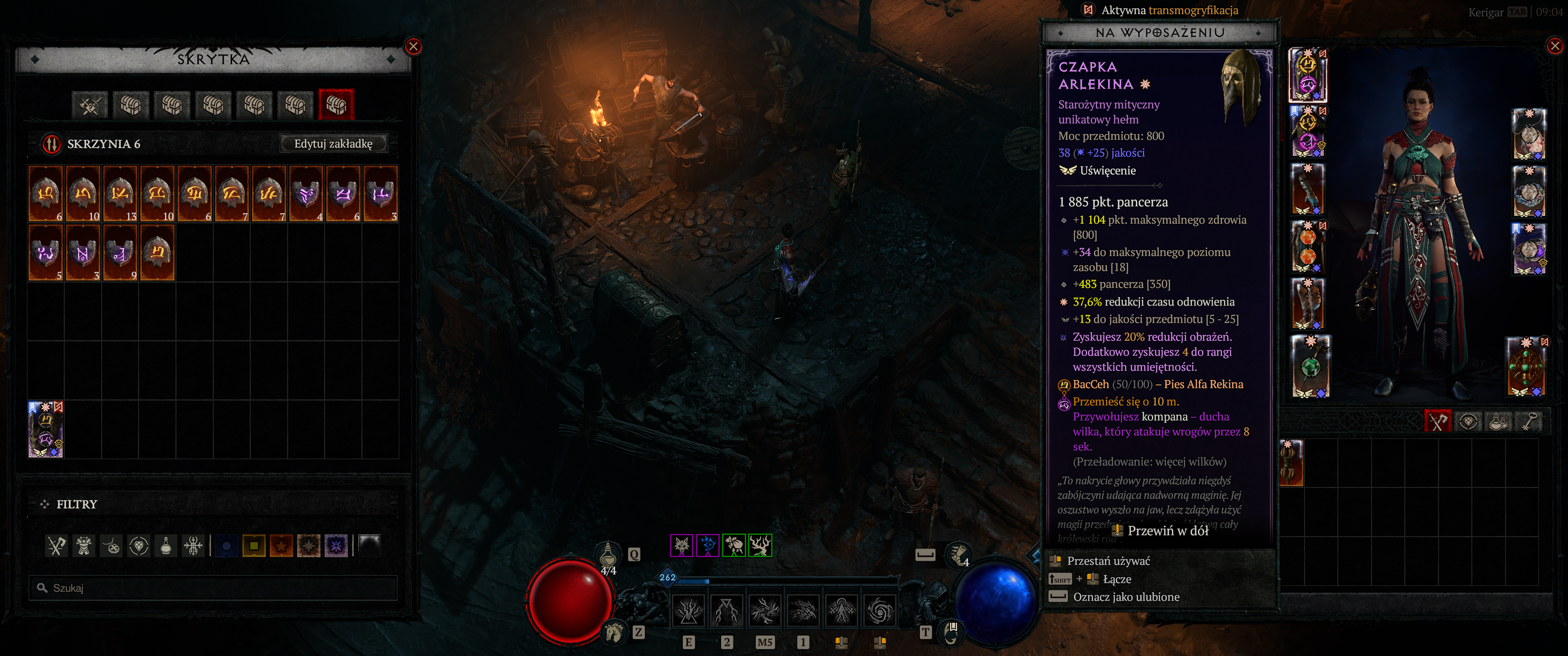Switch to the first chest stash tab
Viewport: 1568px width, 656px height.
pos(131,105)
